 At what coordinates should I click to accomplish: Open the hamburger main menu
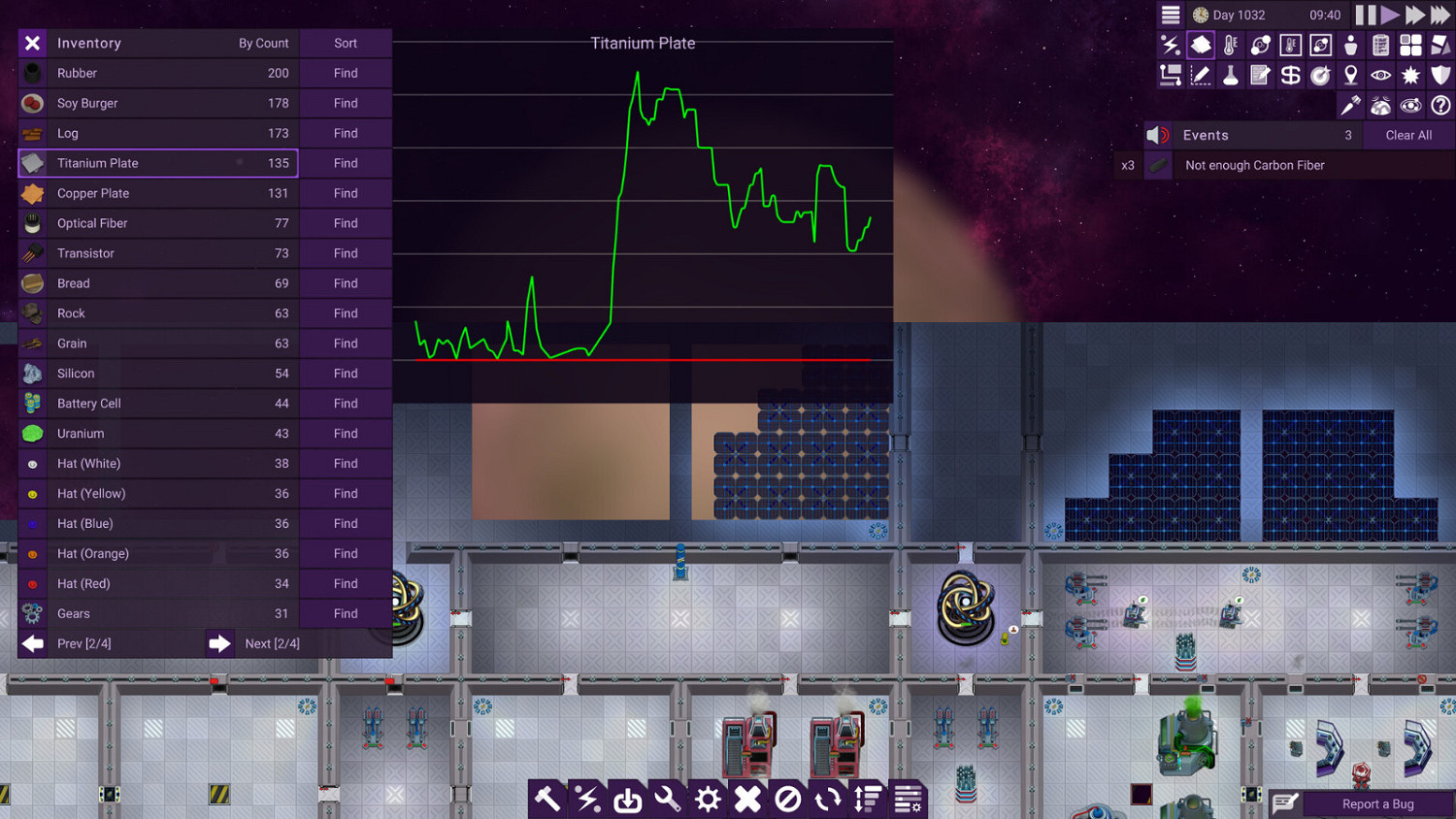point(1170,15)
